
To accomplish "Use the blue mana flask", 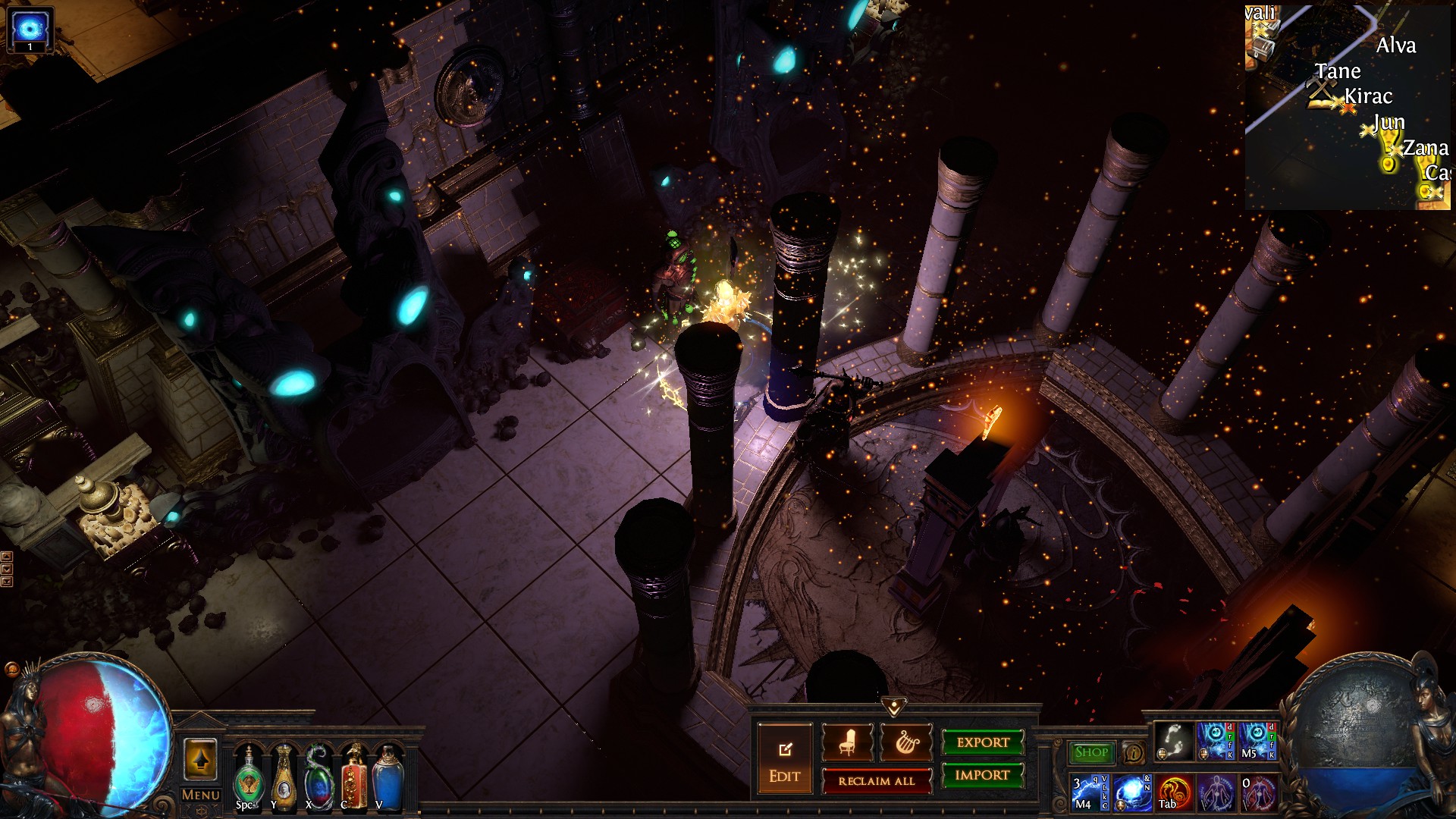I will coord(387,779).
